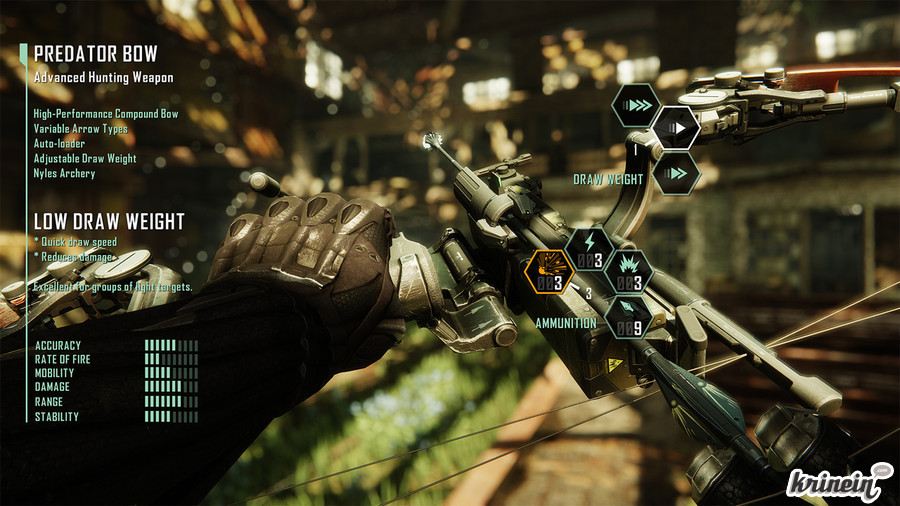Pick the double-arrow medium draw weight hexagon
This screenshot has height=506, width=900.
tap(677, 173)
